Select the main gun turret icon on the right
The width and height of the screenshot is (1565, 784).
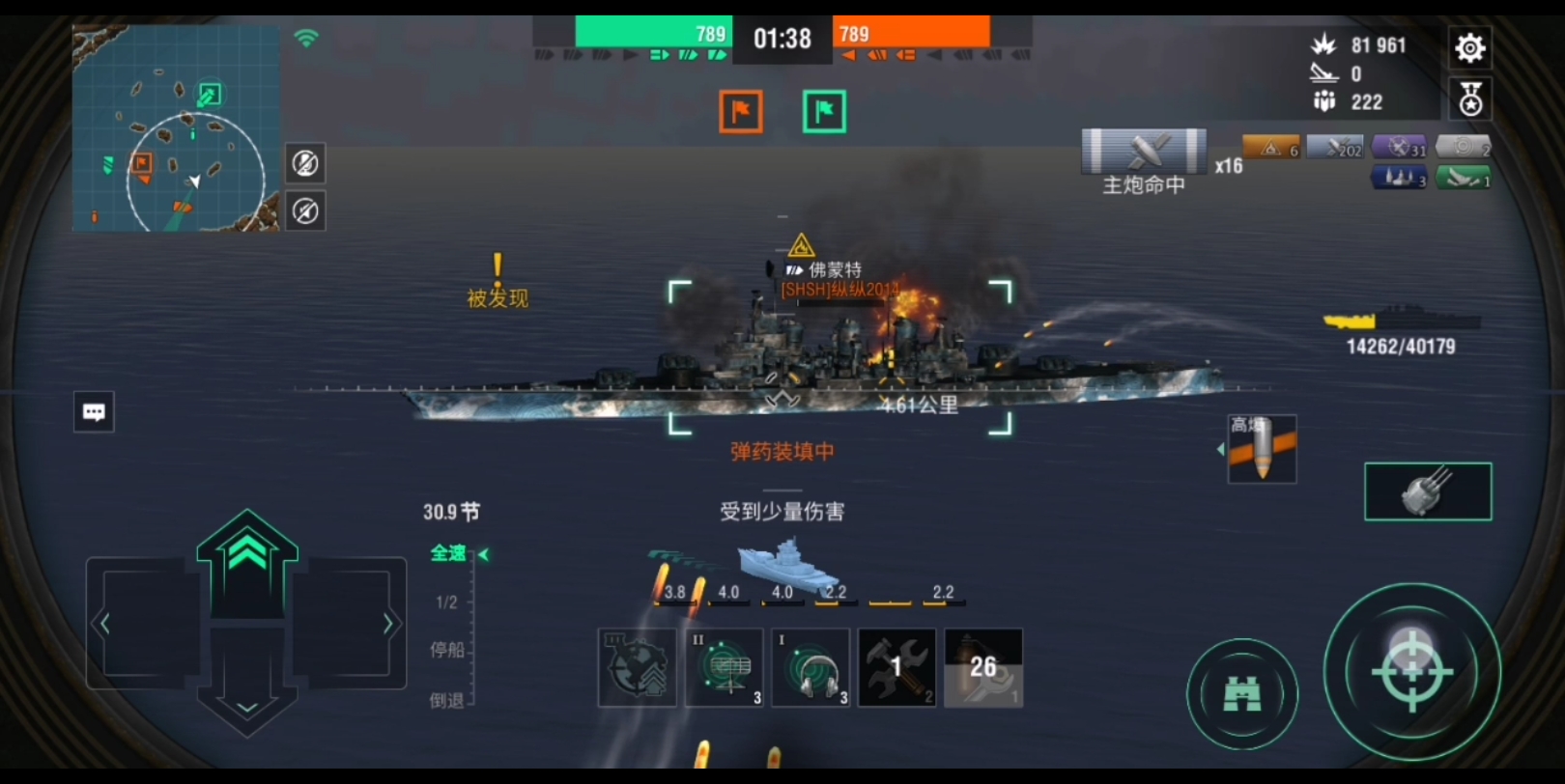[1428, 490]
